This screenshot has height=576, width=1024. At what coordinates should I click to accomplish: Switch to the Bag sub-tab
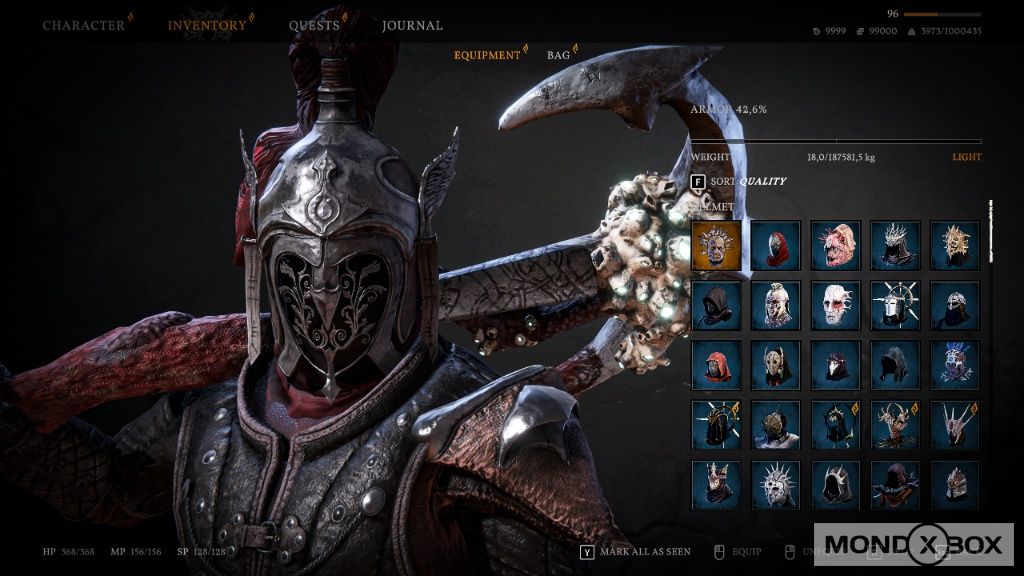558,55
